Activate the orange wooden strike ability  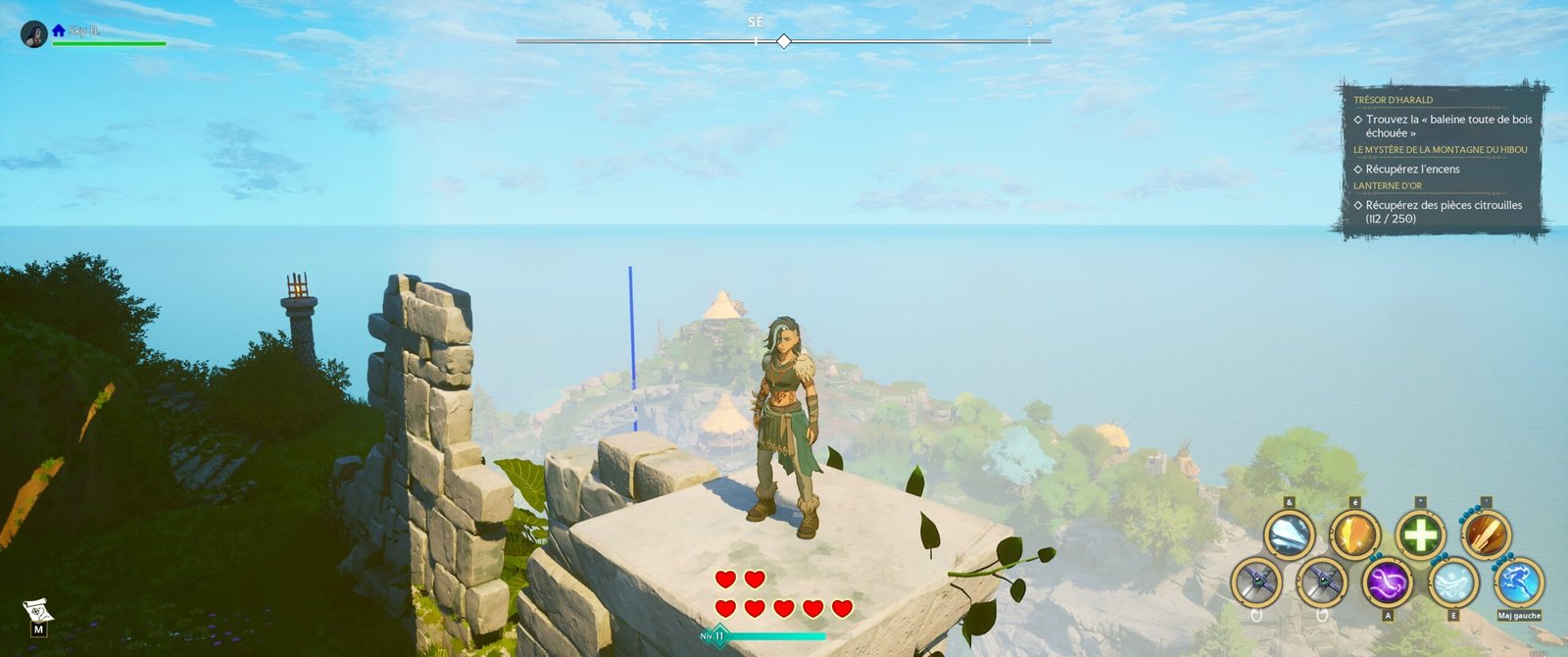click(1486, 535)
